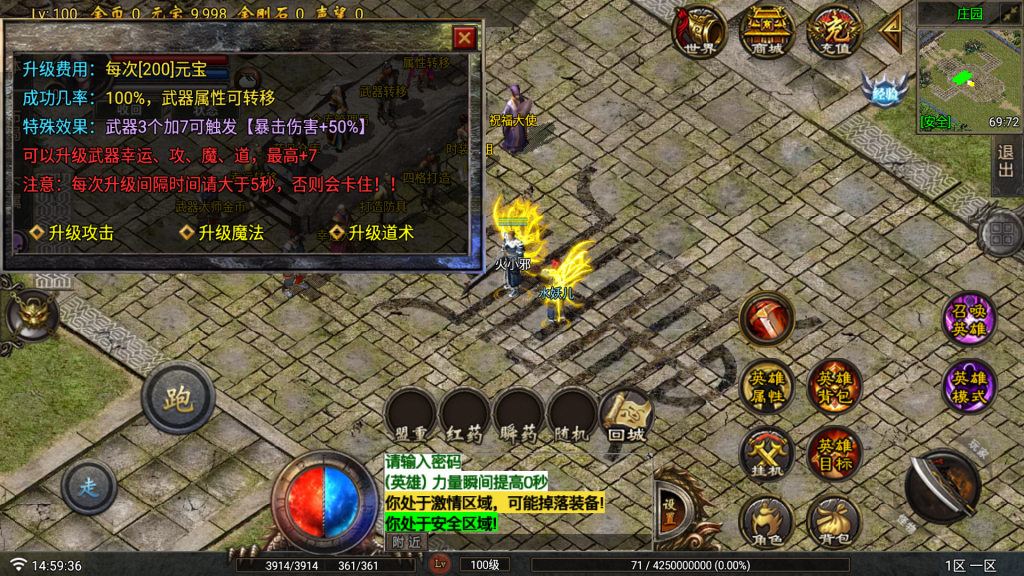Start 挂机 auto-battle
The width and height of the screenshot is (1024, 576).
click(767, 453)
